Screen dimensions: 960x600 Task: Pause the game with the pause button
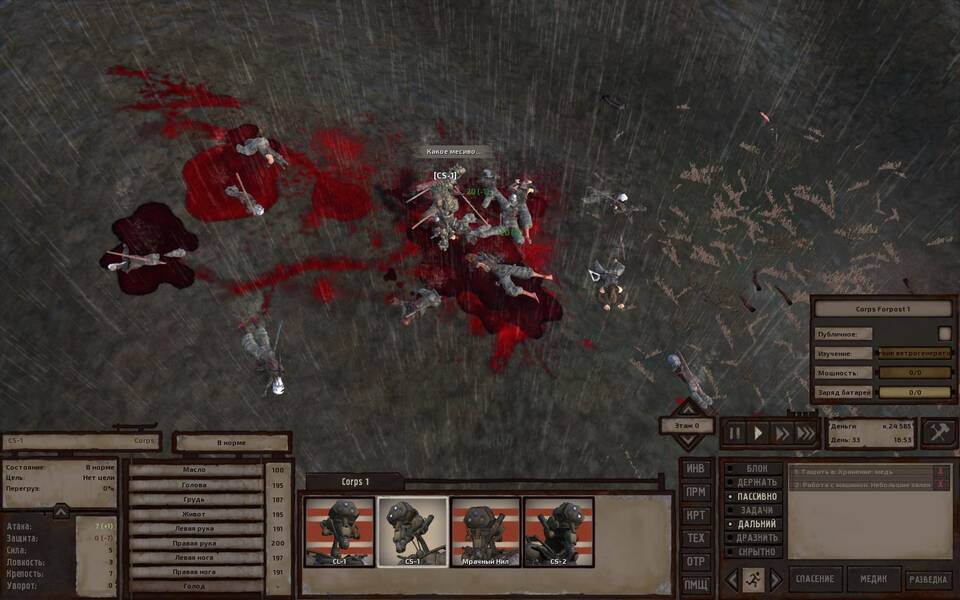(735, 433)
